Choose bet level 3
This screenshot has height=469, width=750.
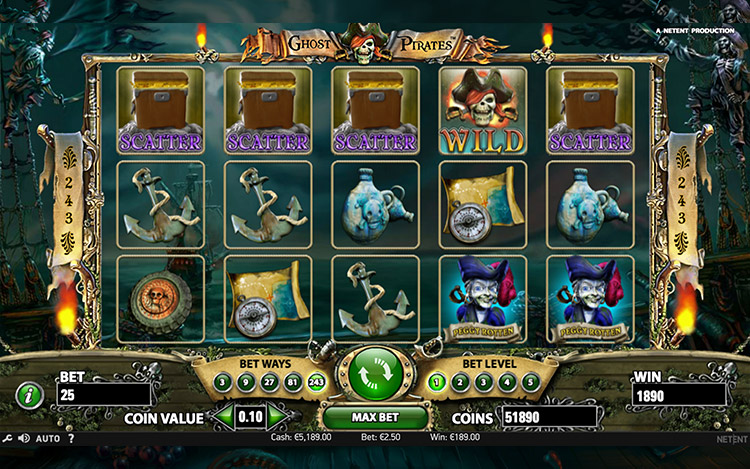[x=483, y=381]
